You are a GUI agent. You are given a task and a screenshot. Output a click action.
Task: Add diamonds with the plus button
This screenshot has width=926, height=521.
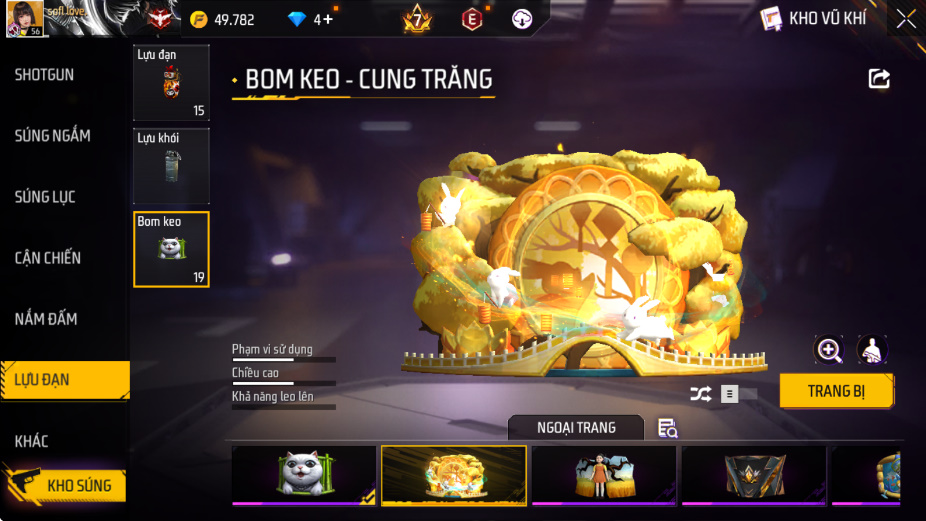point(326,19)
